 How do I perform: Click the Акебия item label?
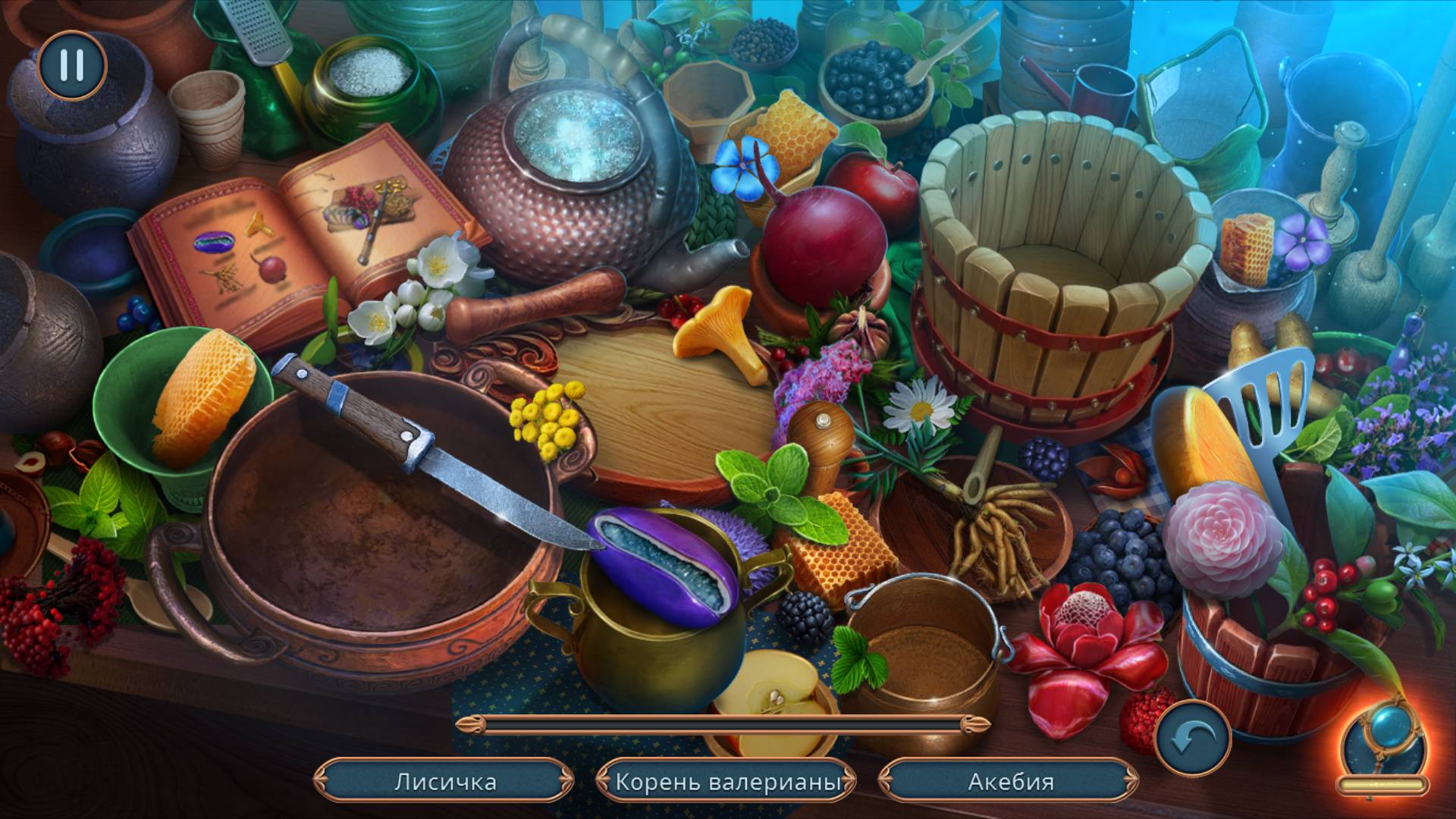(1010, 781)
